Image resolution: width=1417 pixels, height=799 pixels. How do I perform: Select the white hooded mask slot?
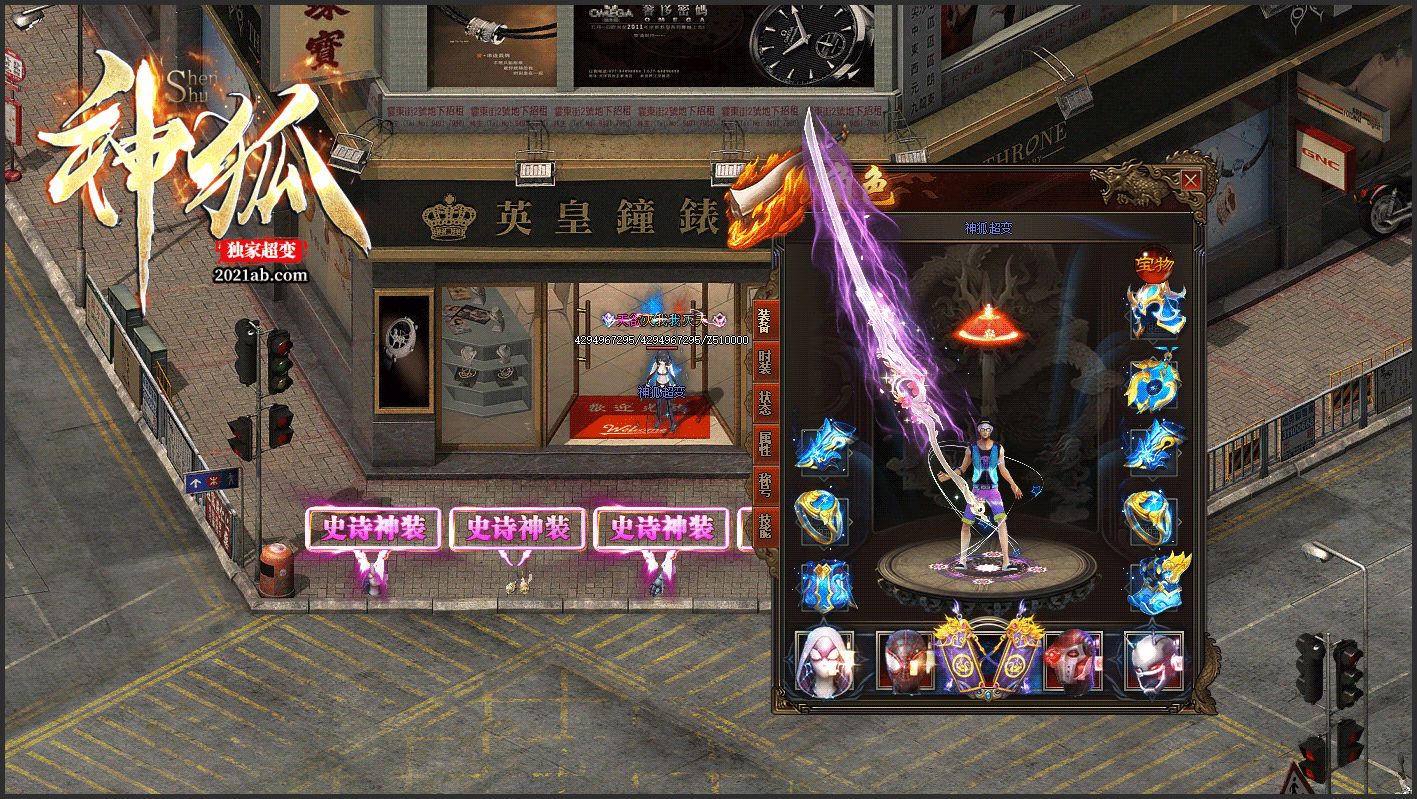click(824, 661)
